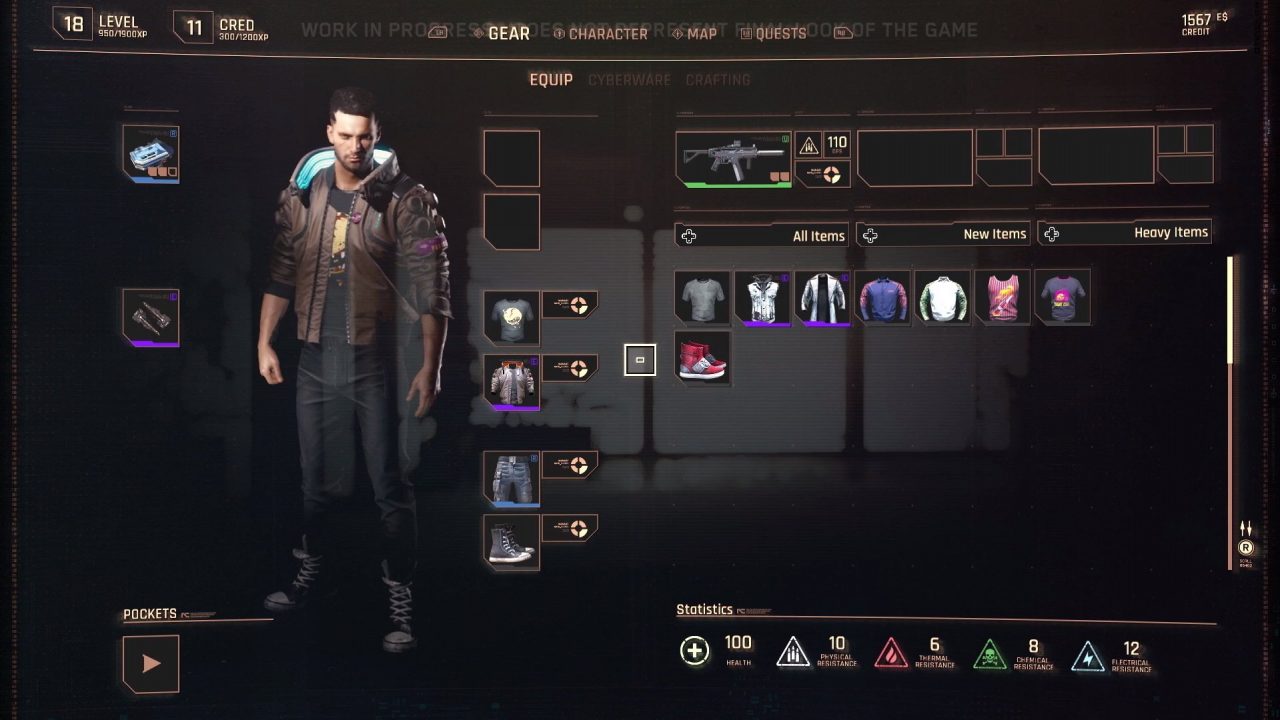Image resolution: width=1280 pixels, height=720 pixels.
Task: Select the pink striped tank top
Action: (1002, 297)
